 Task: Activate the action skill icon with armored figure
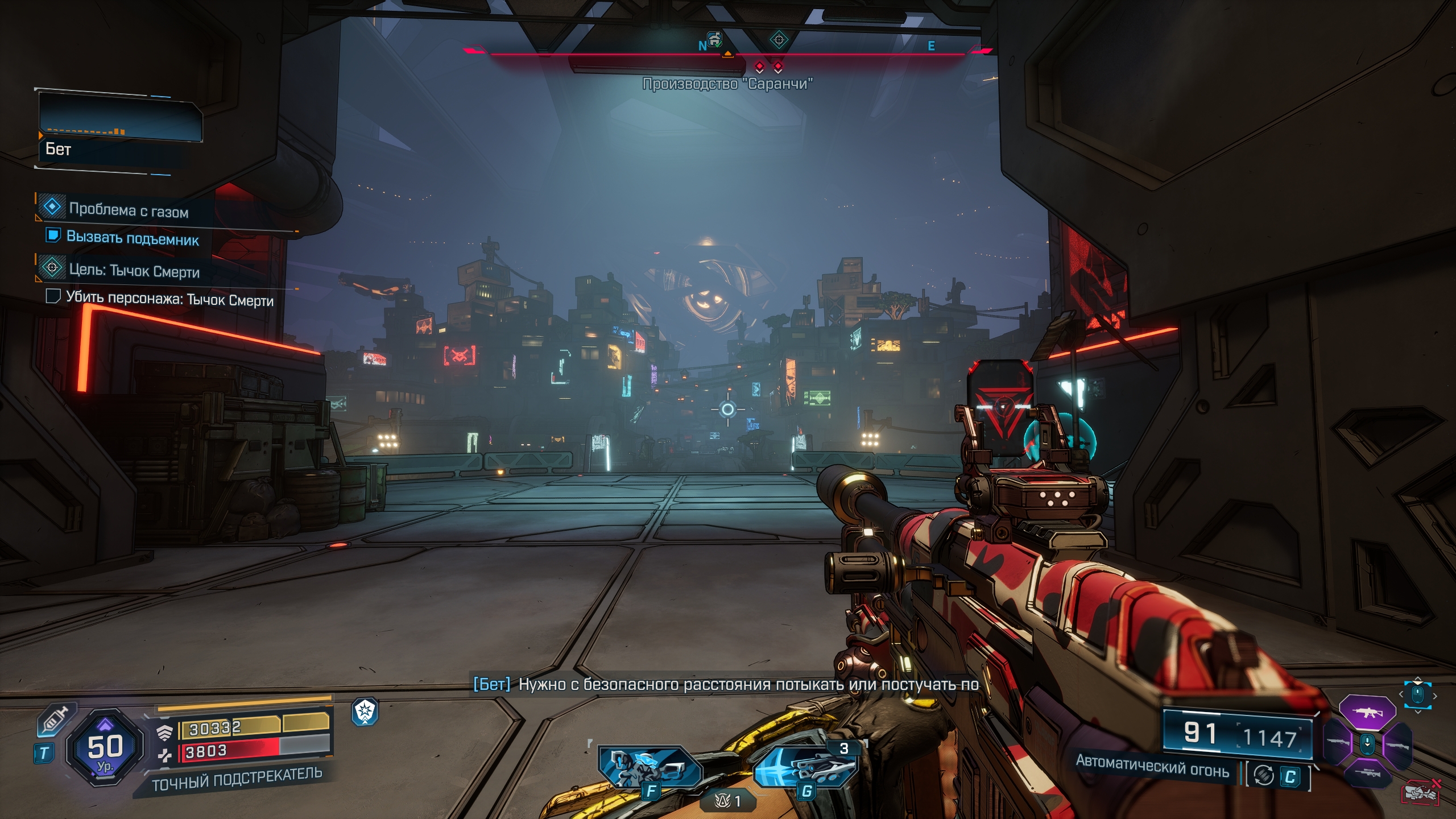(650, 767)
